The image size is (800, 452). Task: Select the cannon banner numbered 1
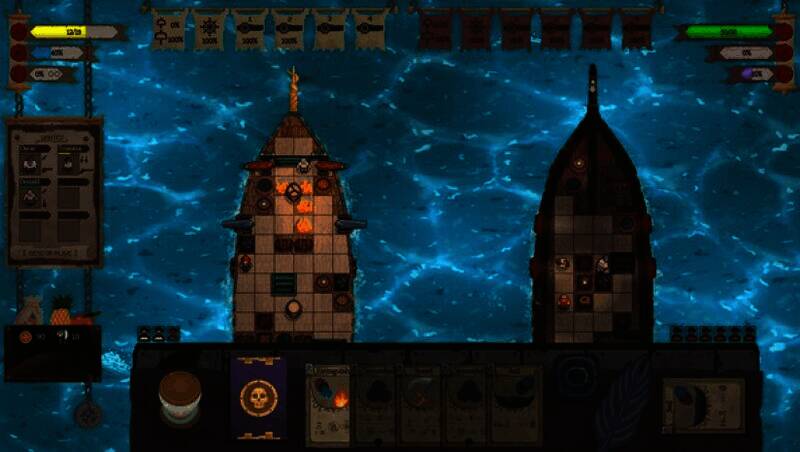249,30
